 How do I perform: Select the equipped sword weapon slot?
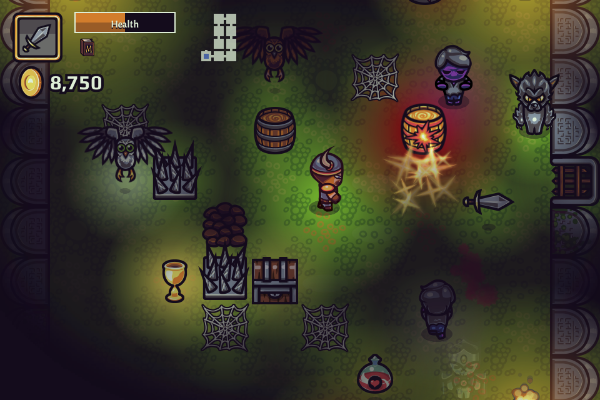[37, 37]
